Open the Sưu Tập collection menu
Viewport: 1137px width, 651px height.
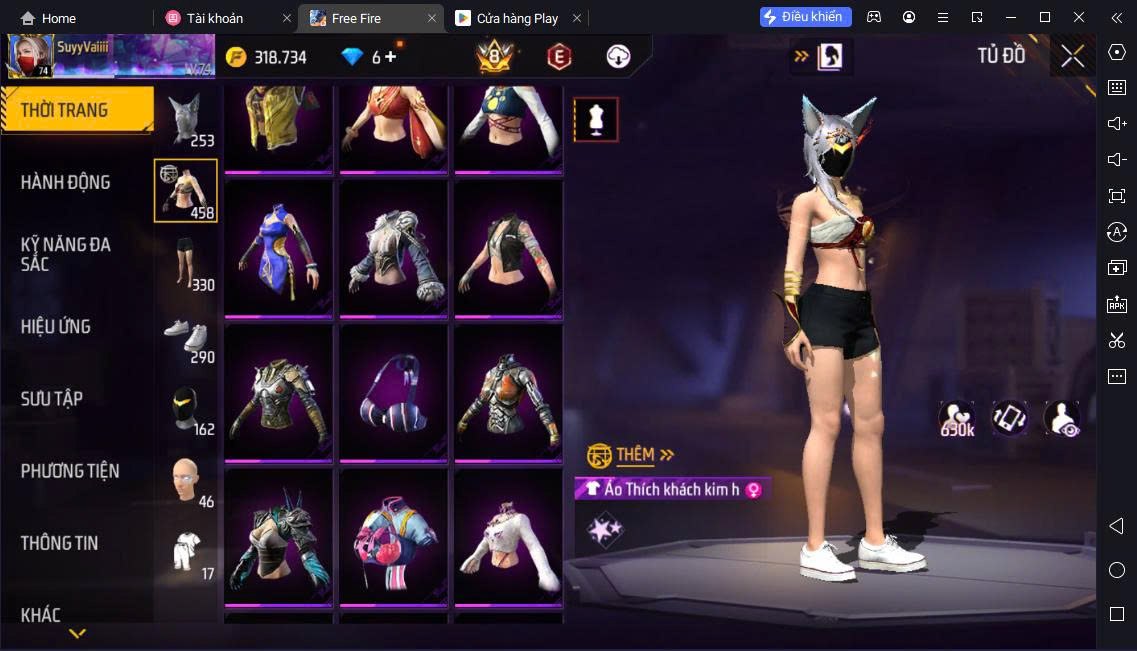[52, 398]
